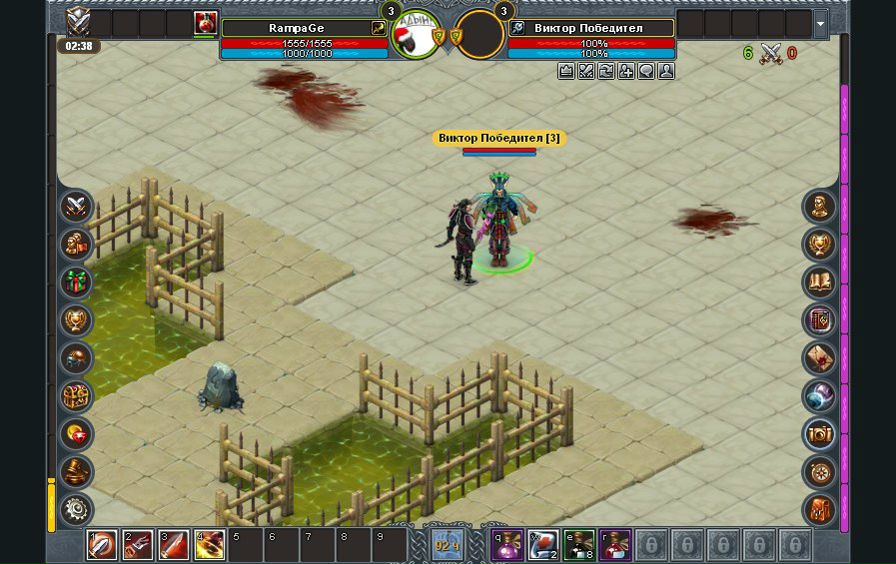The height and width of the screenshot is (564, 896).
Task: Open the gold coin and ruby shop
Action: point(76,435)
